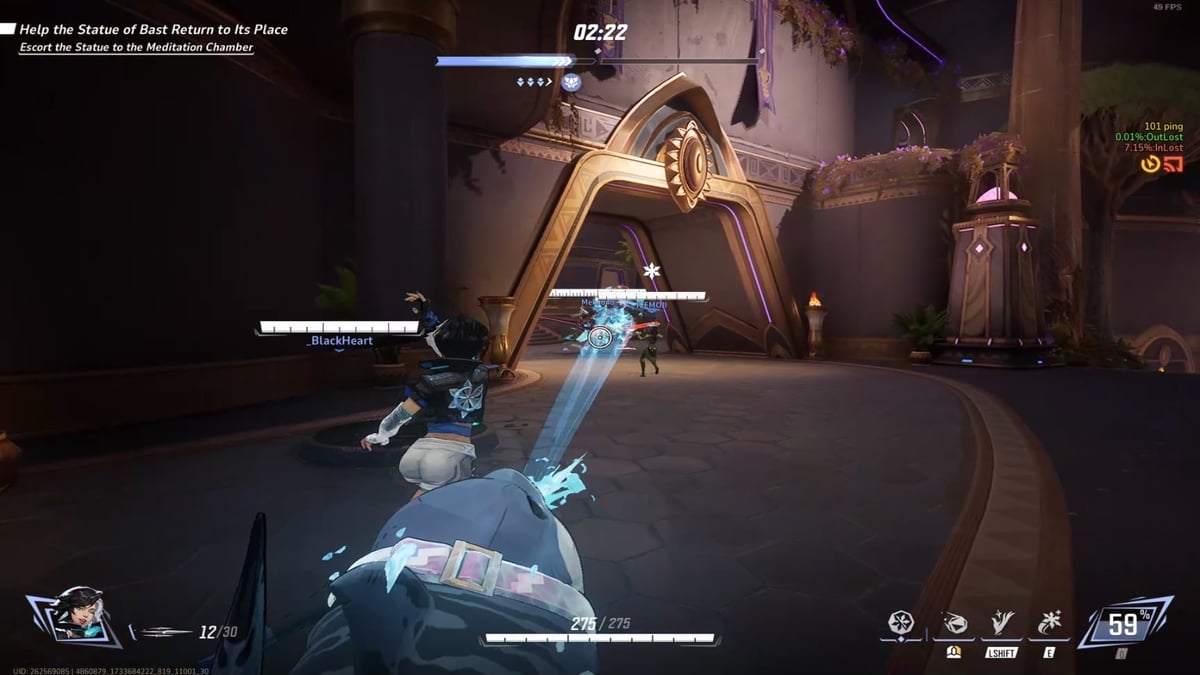This screenshot has height=675, width=1200.
Task: Click the network warning icons below ping
Action: click(1162, 164)
